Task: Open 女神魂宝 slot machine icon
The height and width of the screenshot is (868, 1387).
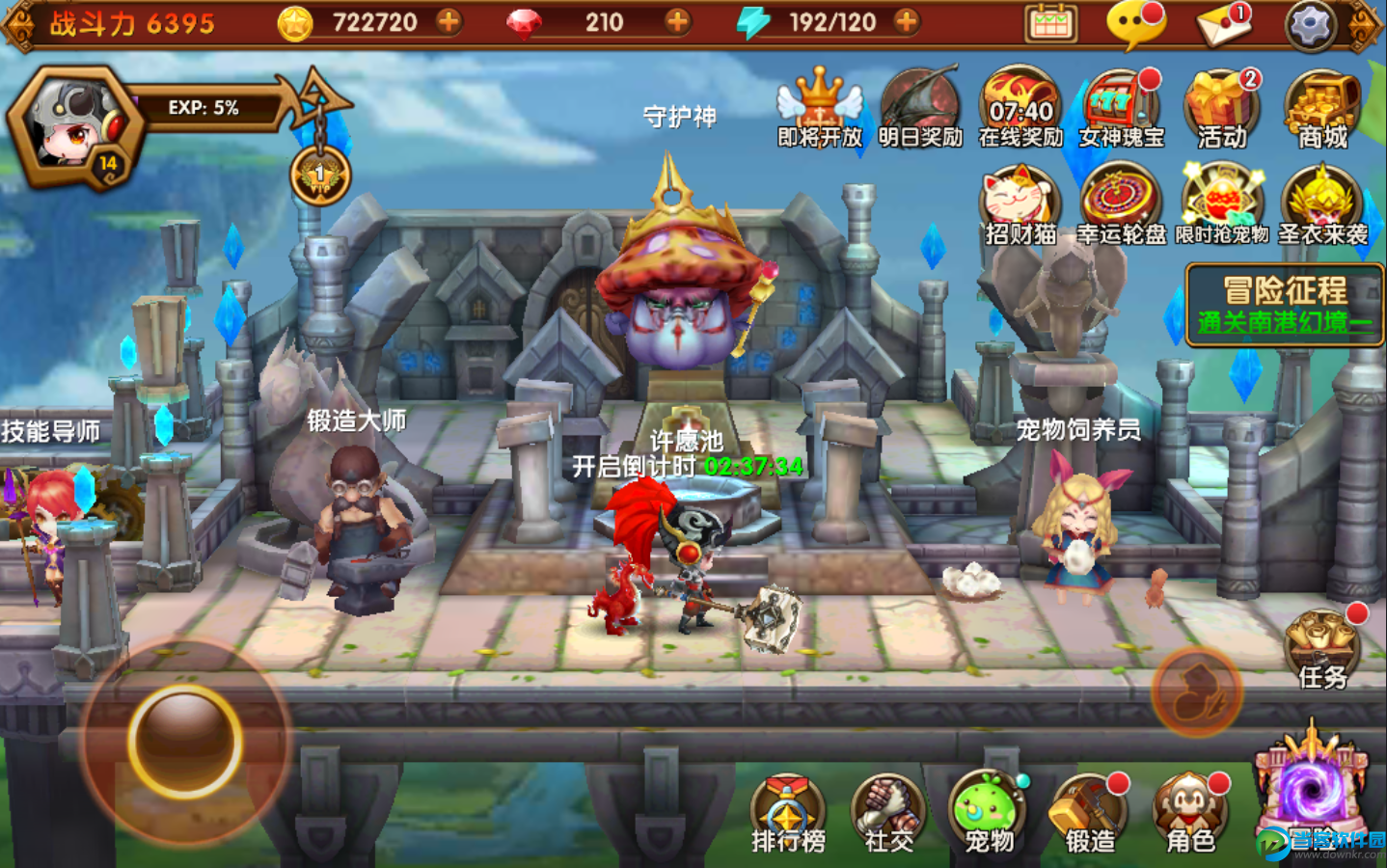Action: coord(1121,108)
